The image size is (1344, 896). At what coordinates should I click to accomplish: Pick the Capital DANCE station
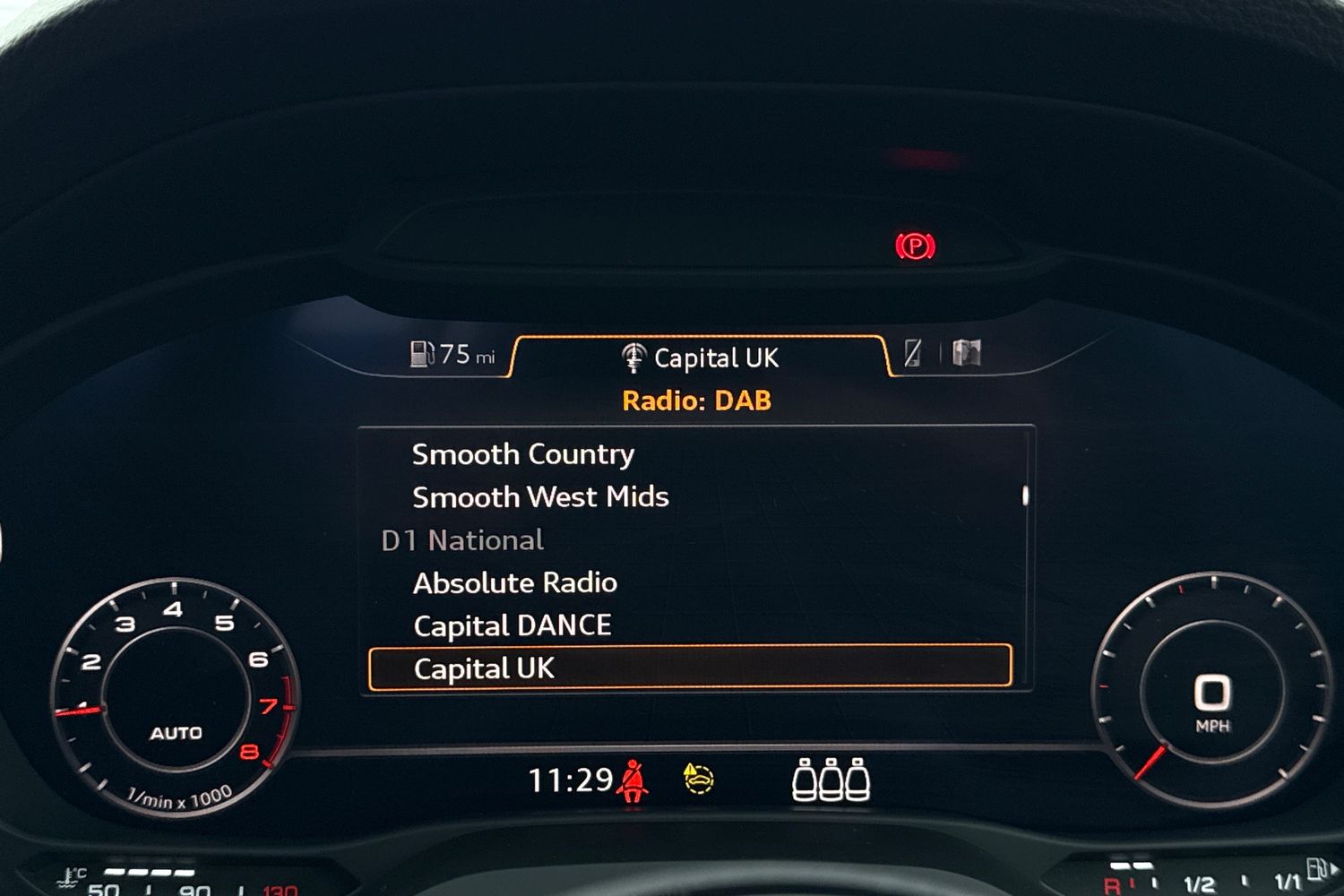[513, 625]
